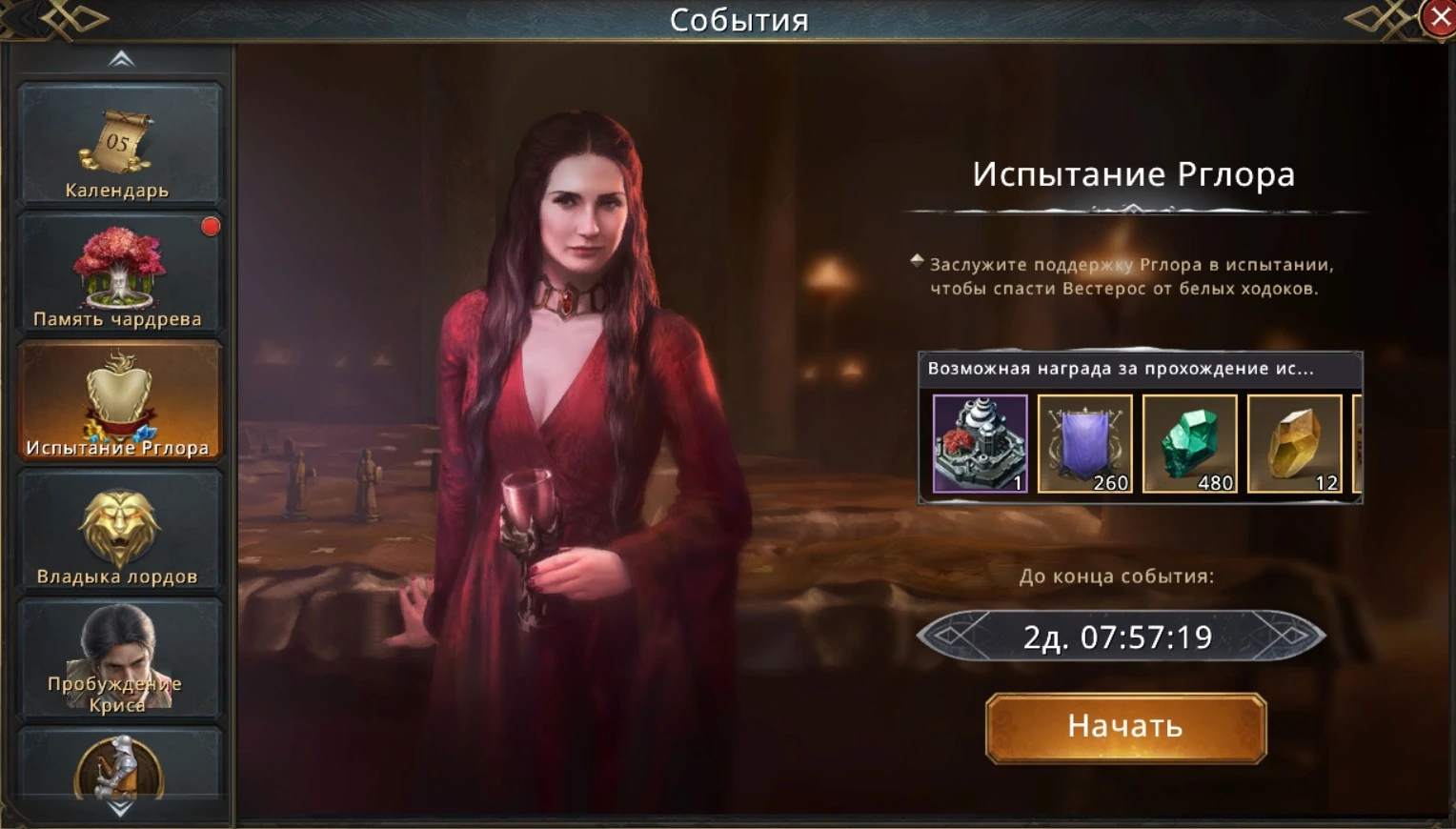Check the red notification dot on Память чардрева
The image size is (1456, 829).
[x=210, y=227]
